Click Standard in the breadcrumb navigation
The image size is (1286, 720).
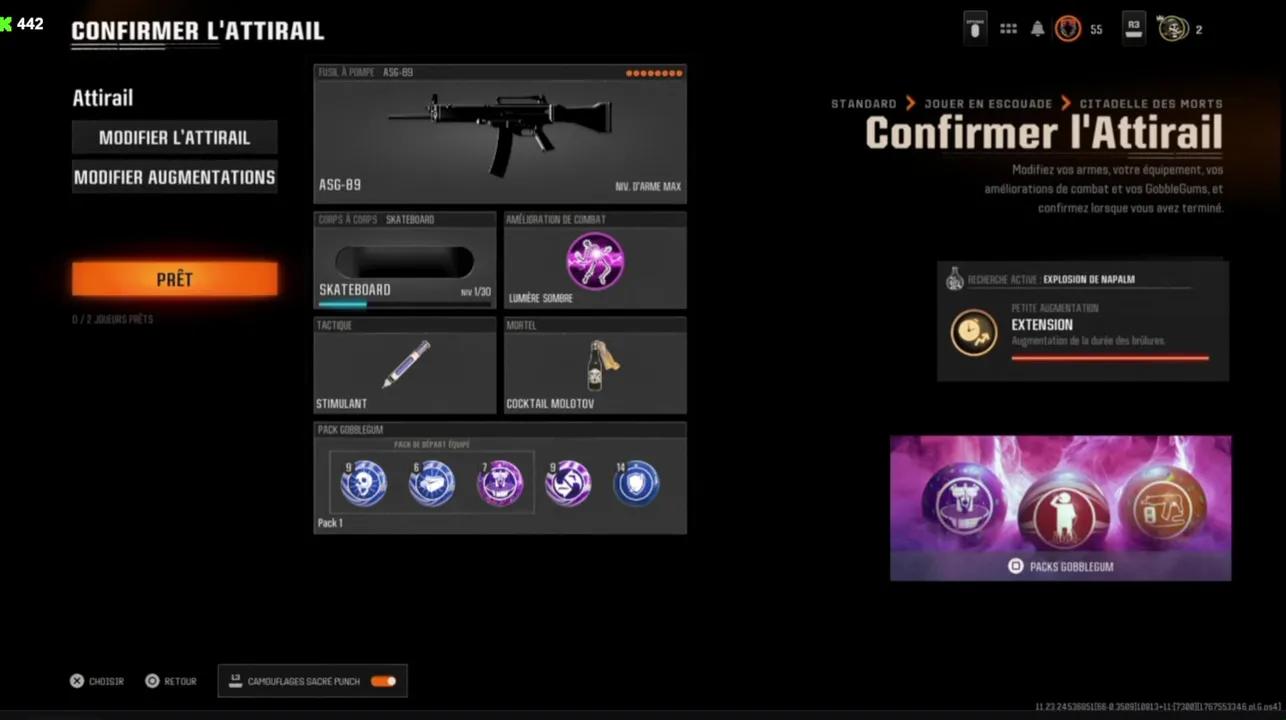(x=863, y=103)
